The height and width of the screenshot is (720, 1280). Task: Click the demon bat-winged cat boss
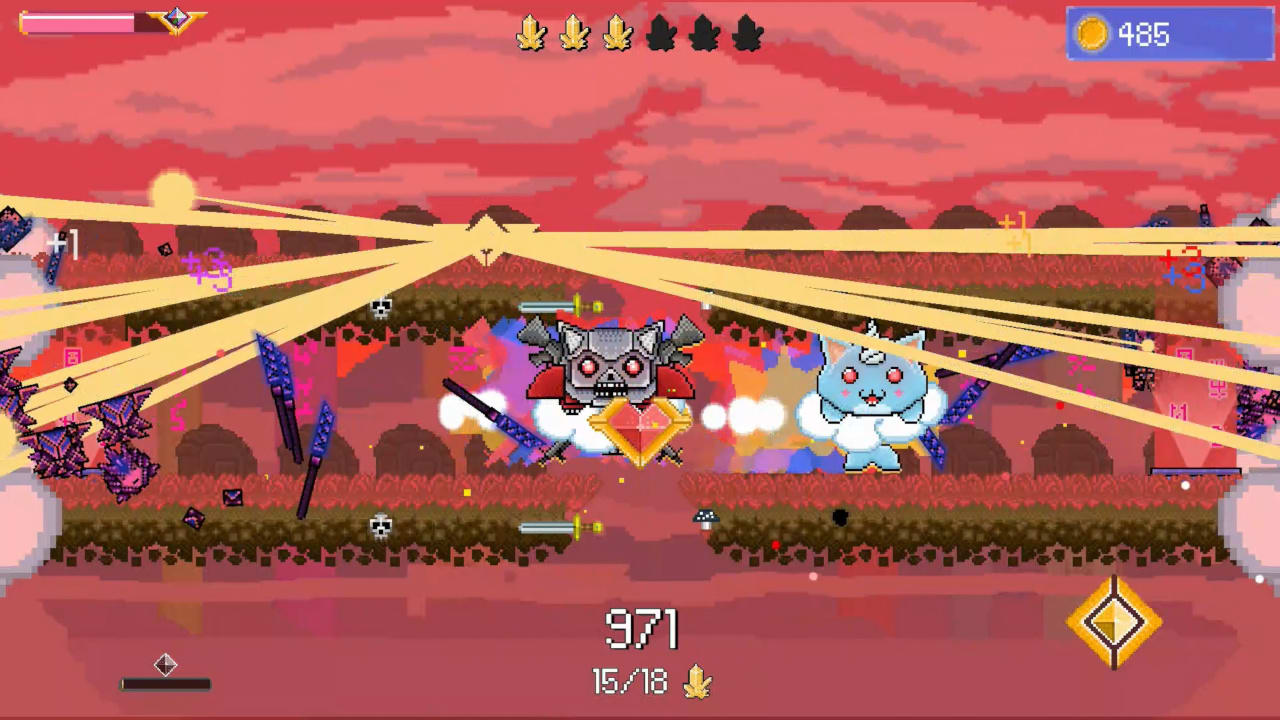608,370
